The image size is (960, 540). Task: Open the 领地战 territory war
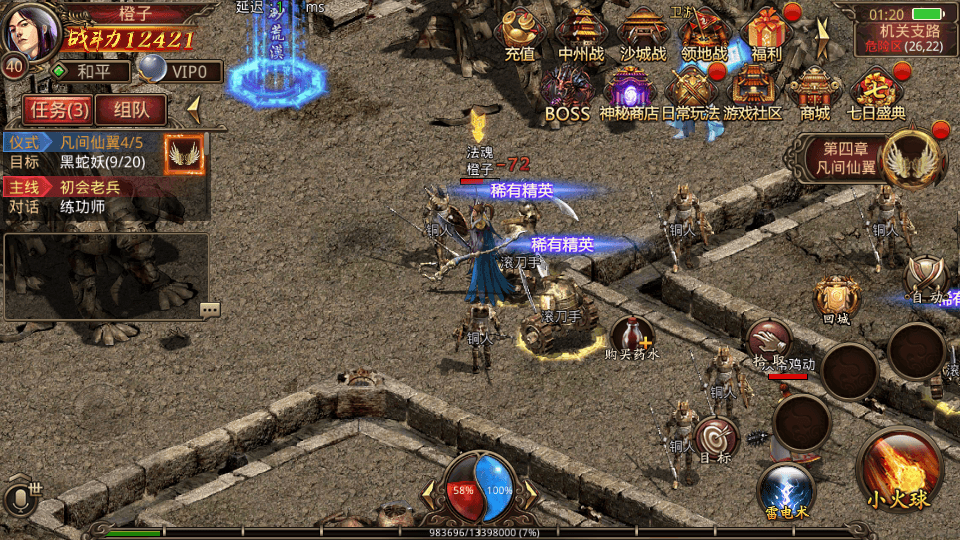(704, 35)
